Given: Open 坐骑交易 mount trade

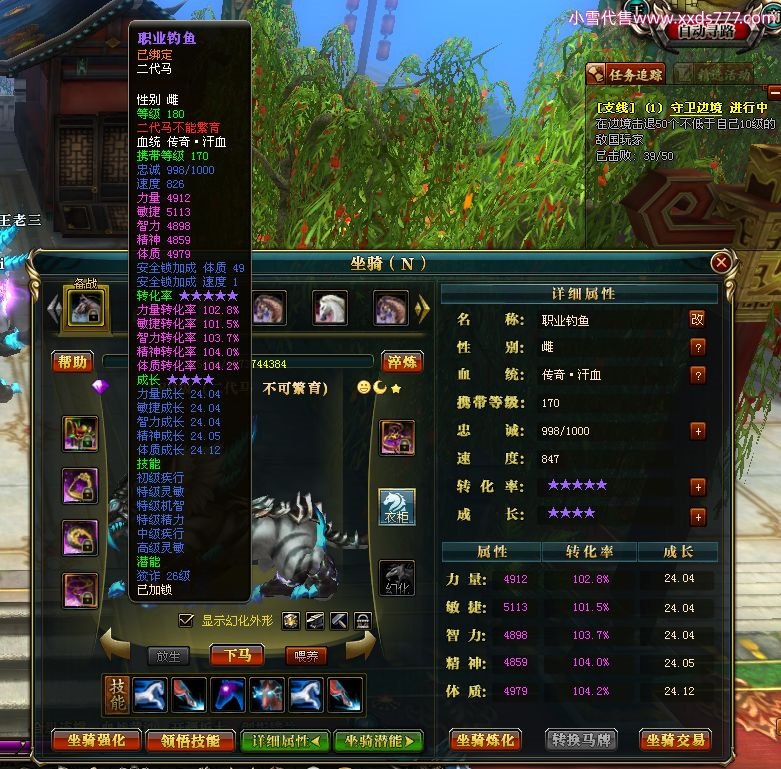Looking at the screenshot, I should (x=676, y=740).
